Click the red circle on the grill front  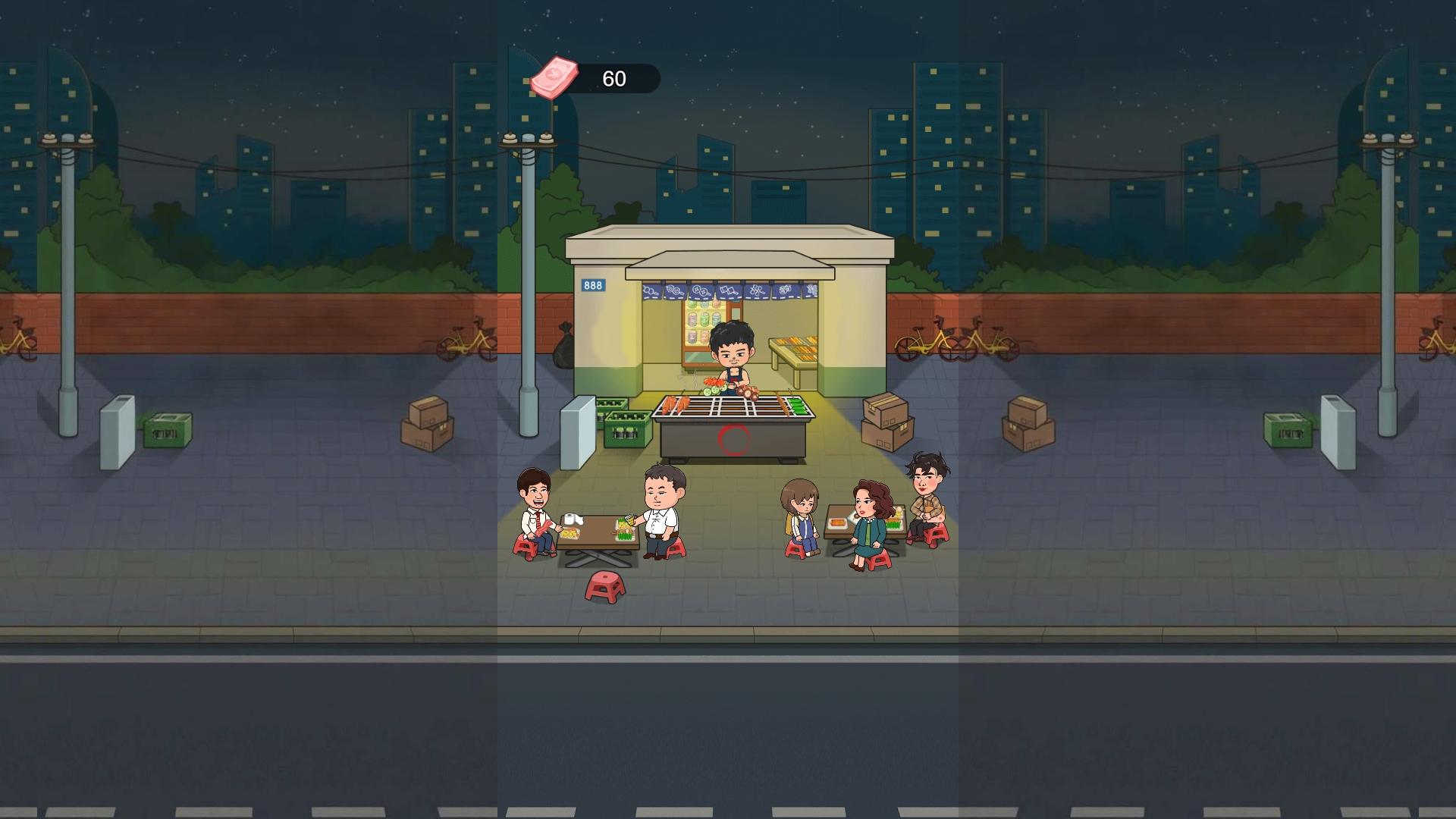pyautogui.click(x=732, y=438)
